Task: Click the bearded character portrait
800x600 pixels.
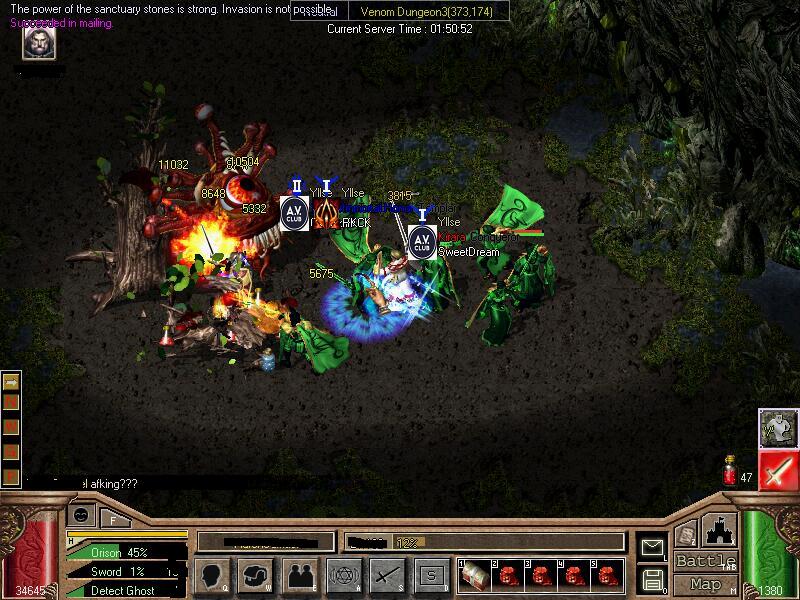Action: pos(39,43)
